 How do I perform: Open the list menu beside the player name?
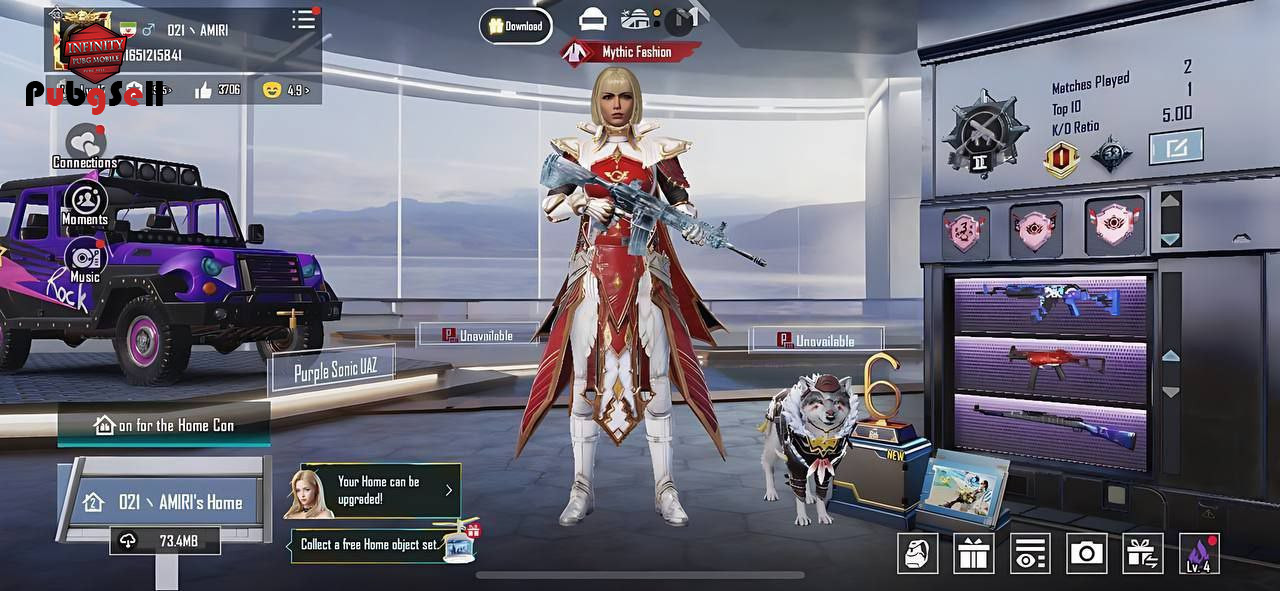(303, 20)
